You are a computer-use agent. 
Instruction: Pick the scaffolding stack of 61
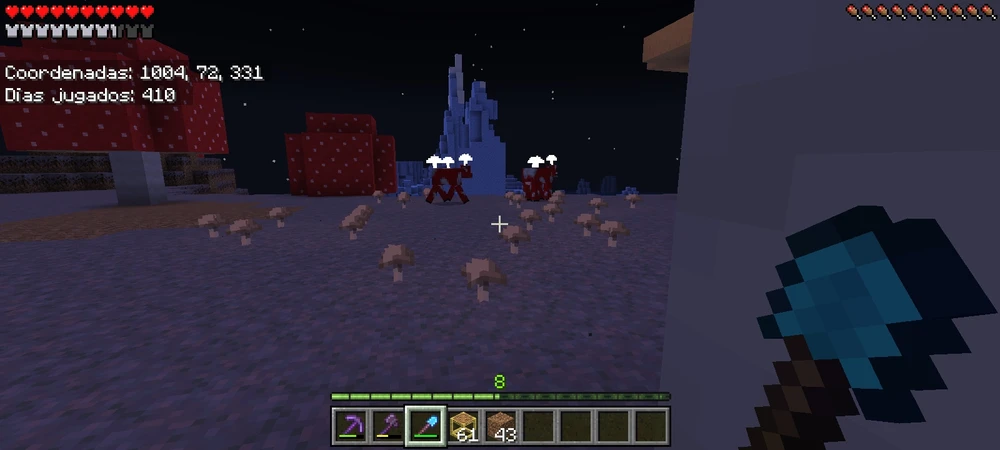click(x=463, y=427)
